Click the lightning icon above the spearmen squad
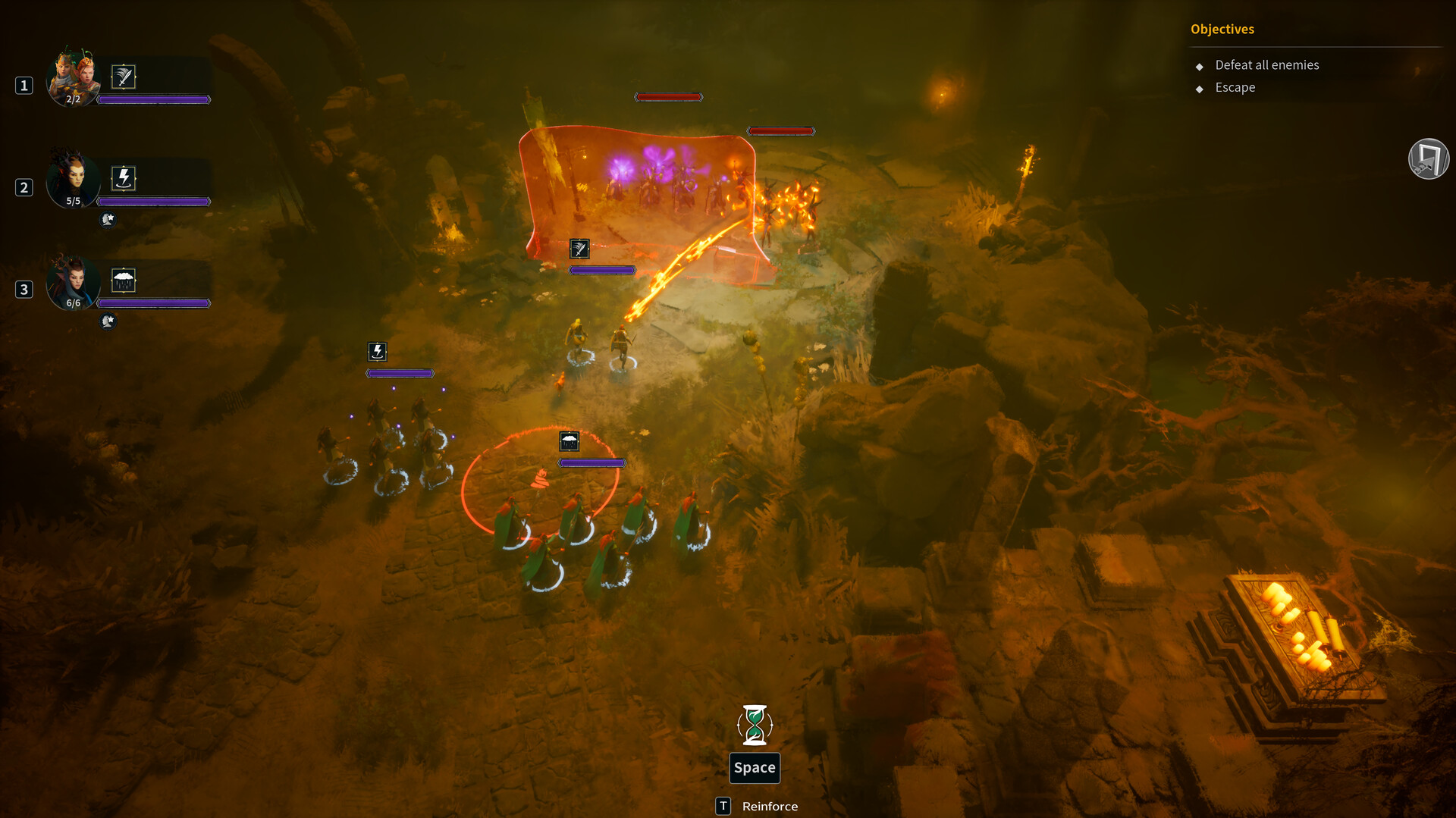 [x=377, y=351]
